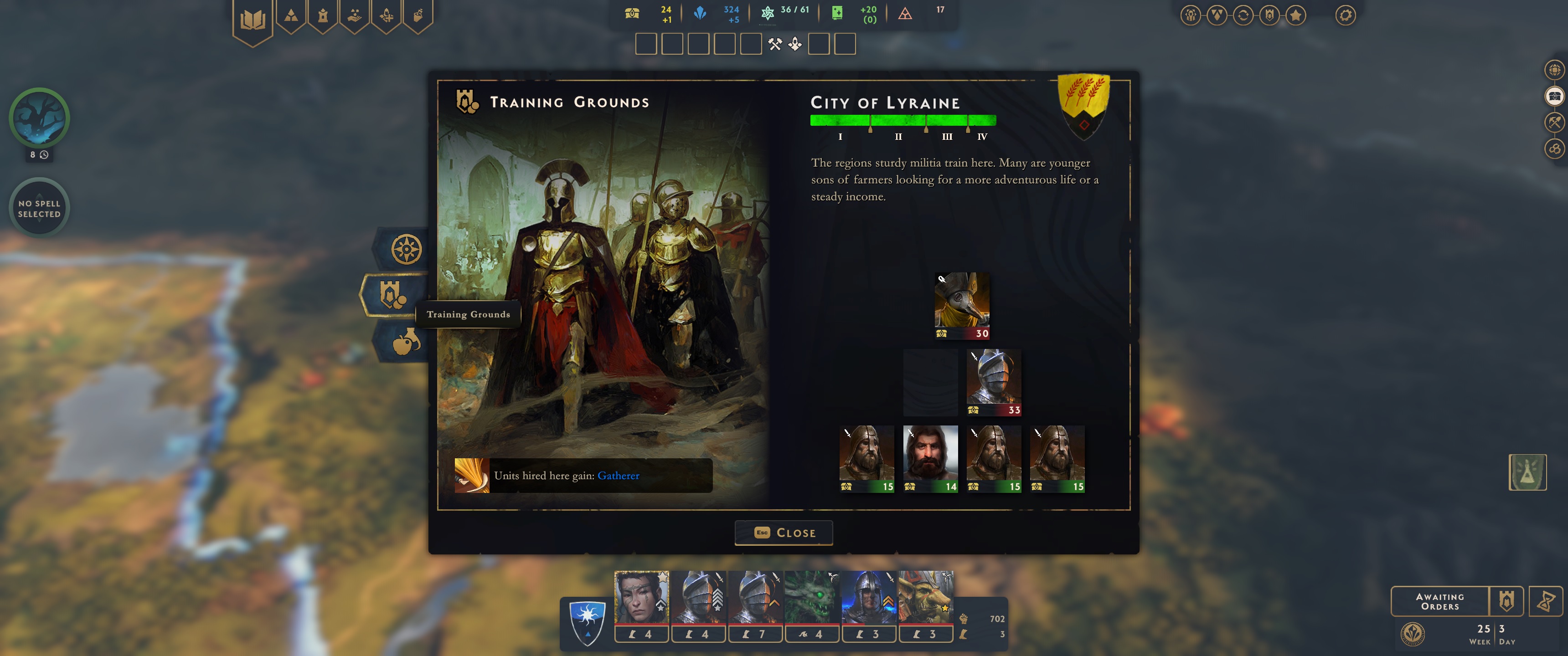Open the settings gear in the top right
Viewport: 1568px width, 656px height.
[x=1346, y=15]
